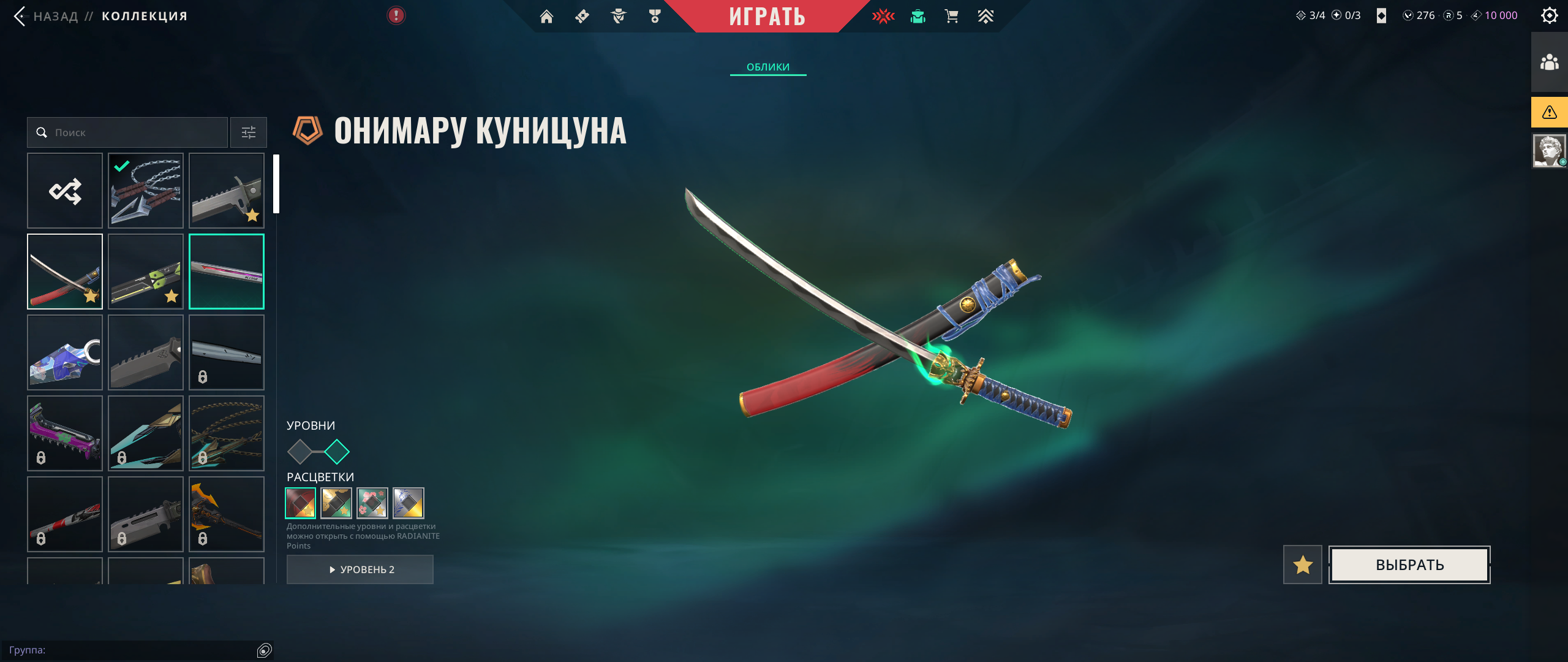Viewport: 1568px width, 662px height.
Task: Choose the pink blossom color variant
Action: (x=372, y=503)
